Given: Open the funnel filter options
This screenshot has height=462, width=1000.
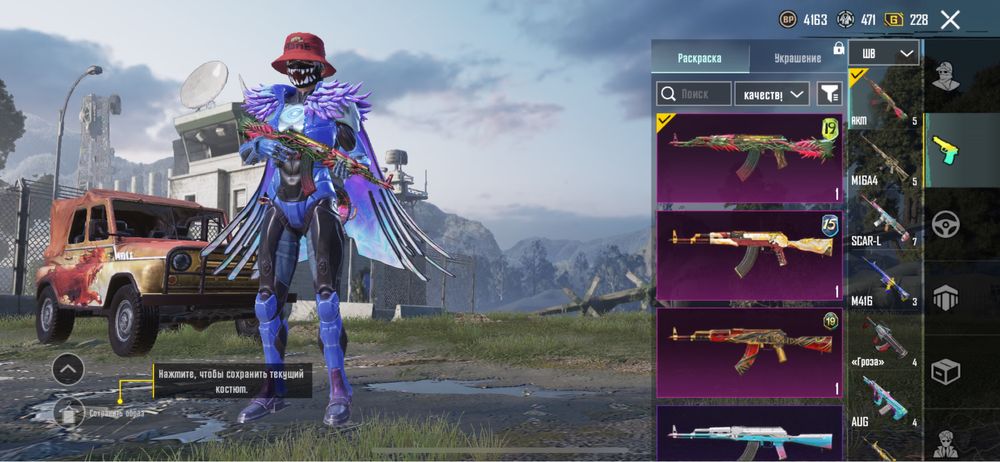Looking at the screenshot, I should [829, 94].
